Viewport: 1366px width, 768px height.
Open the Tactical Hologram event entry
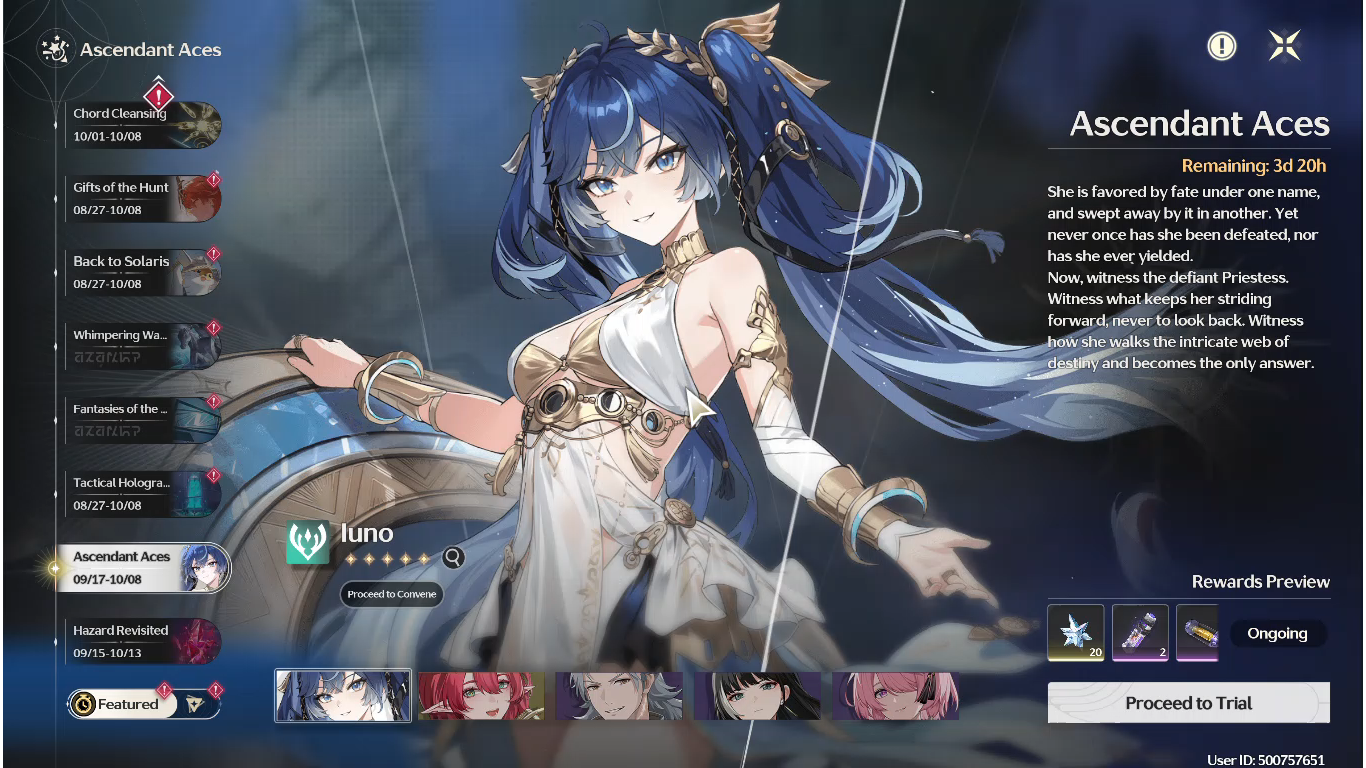tap(140, 494)
